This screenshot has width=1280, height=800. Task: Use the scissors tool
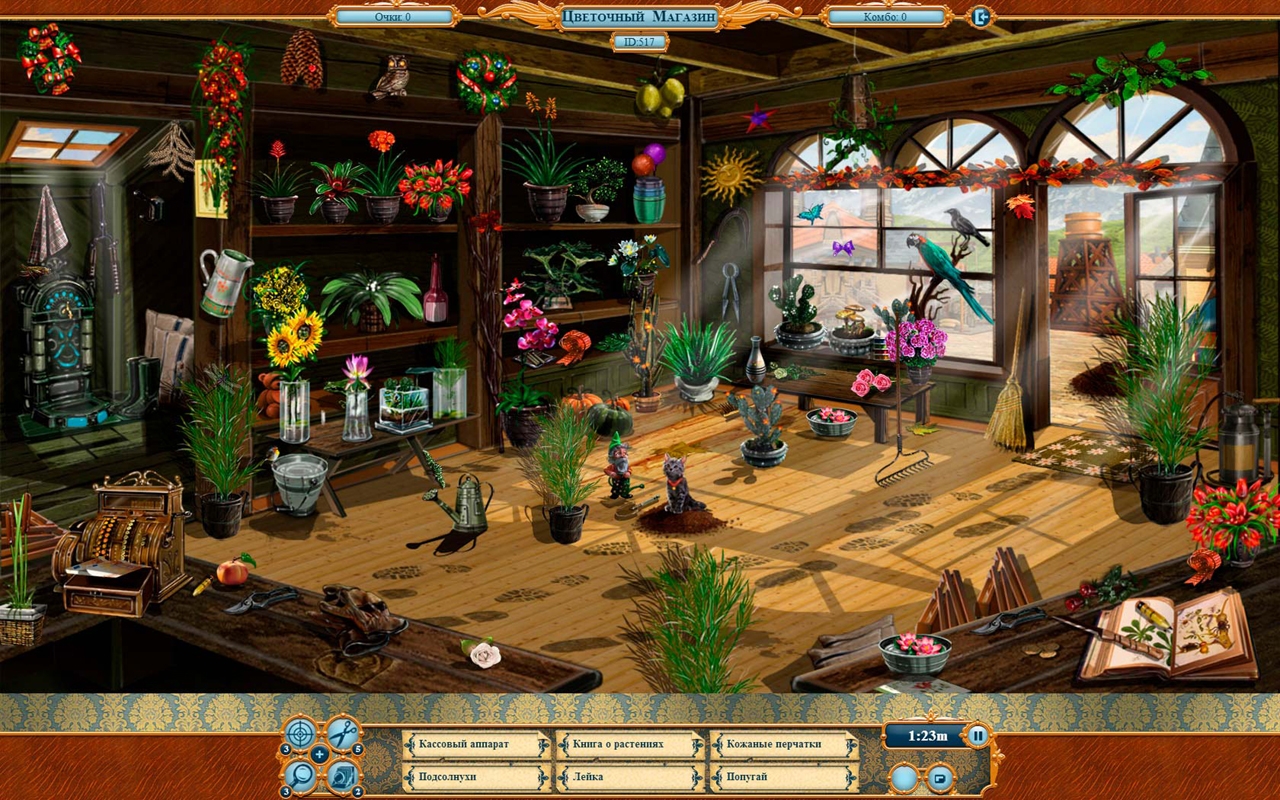343,734
